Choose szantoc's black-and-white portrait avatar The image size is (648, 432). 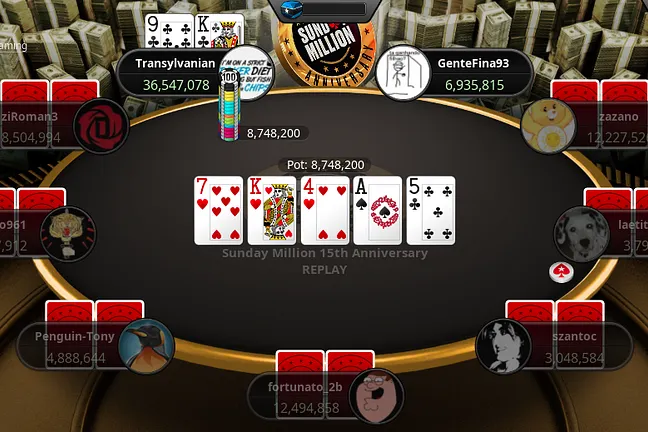pyautogui.click(x=503, y=346)
